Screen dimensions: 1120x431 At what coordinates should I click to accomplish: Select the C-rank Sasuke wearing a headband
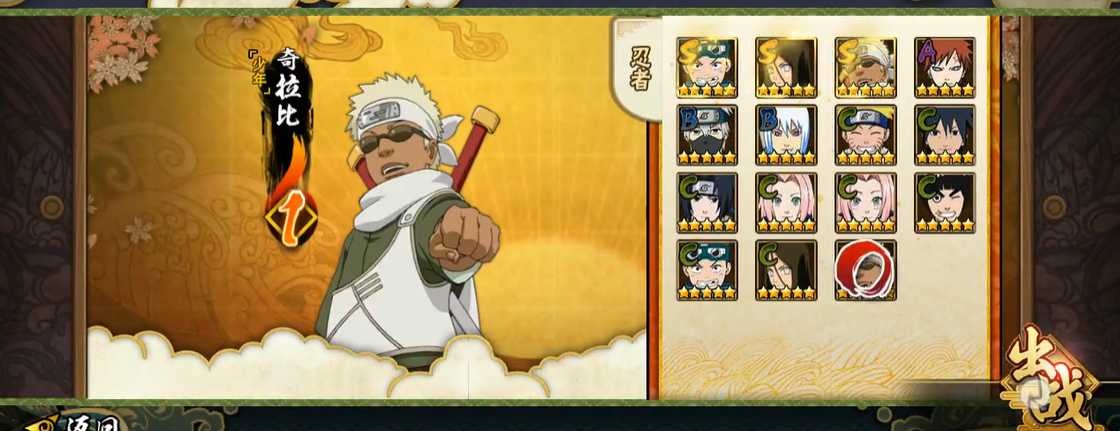[x=707, y=203]
